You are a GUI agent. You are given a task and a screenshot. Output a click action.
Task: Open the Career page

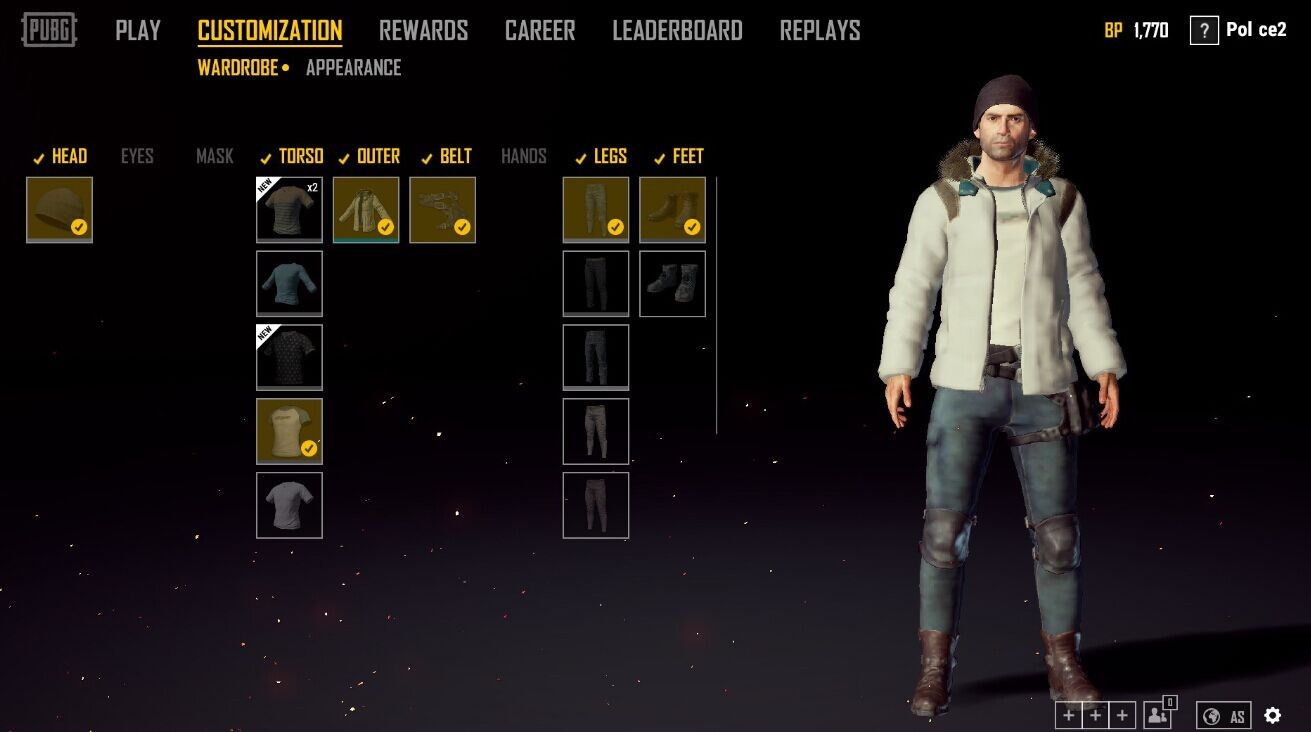tap(540, 31)
